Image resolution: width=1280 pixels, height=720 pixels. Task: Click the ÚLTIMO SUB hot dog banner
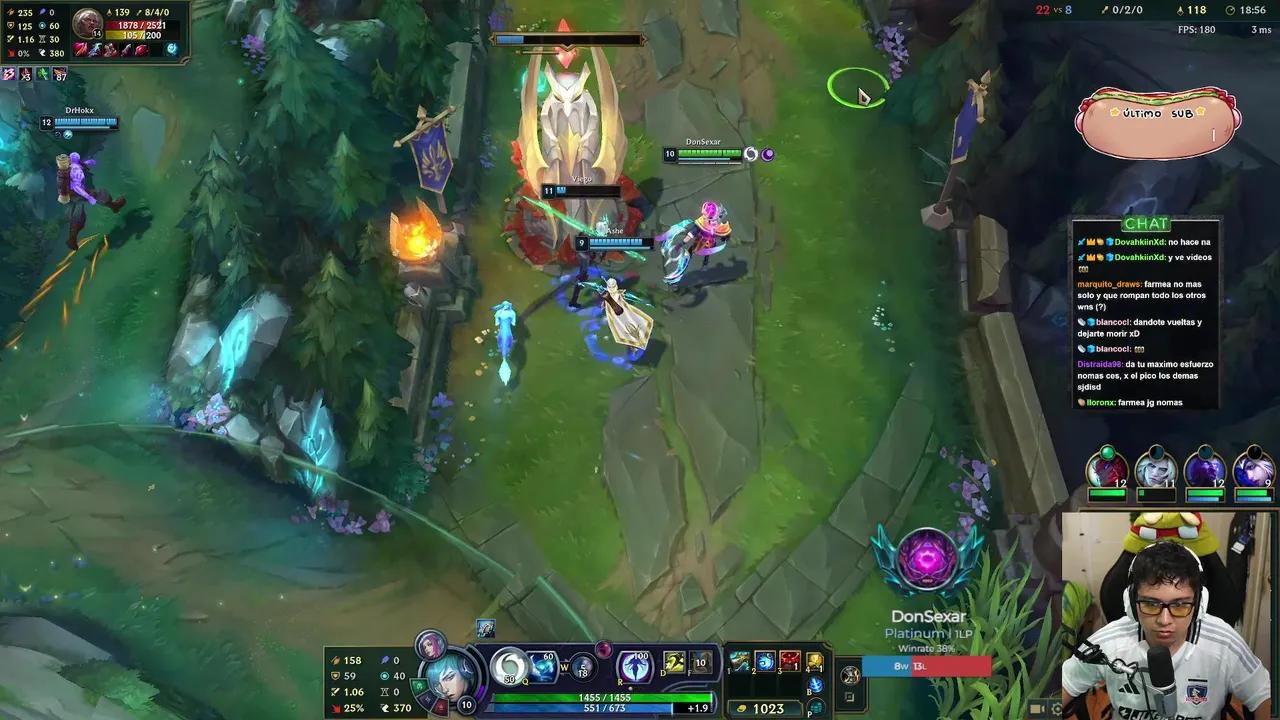point(1157,120)
